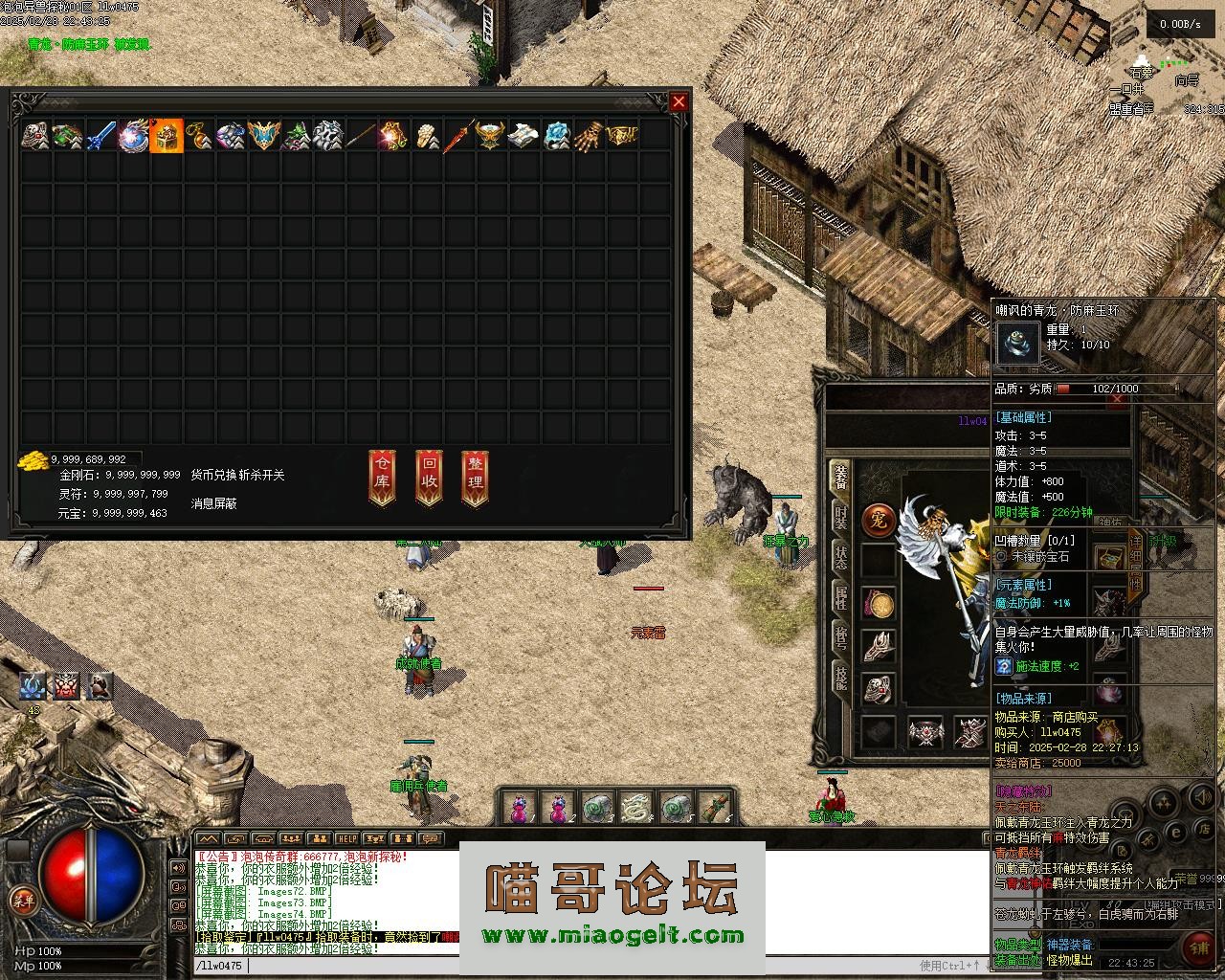Viewport: 1225px width, 980px height.
Task: Use the red gourd potion in hotbar slot 1
Action: tap(519, 808)
